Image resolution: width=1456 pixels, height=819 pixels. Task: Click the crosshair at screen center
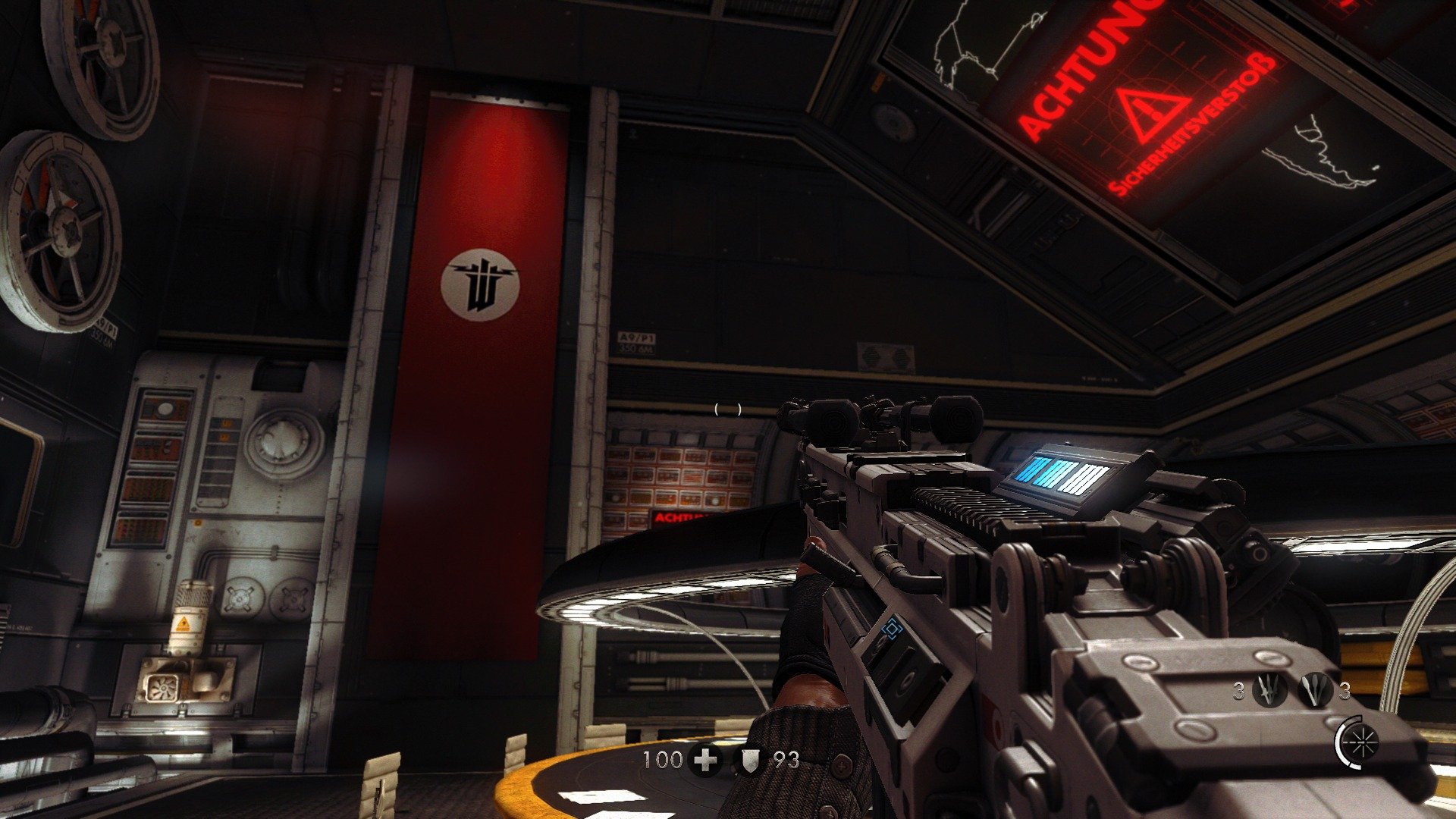point(726,410)
